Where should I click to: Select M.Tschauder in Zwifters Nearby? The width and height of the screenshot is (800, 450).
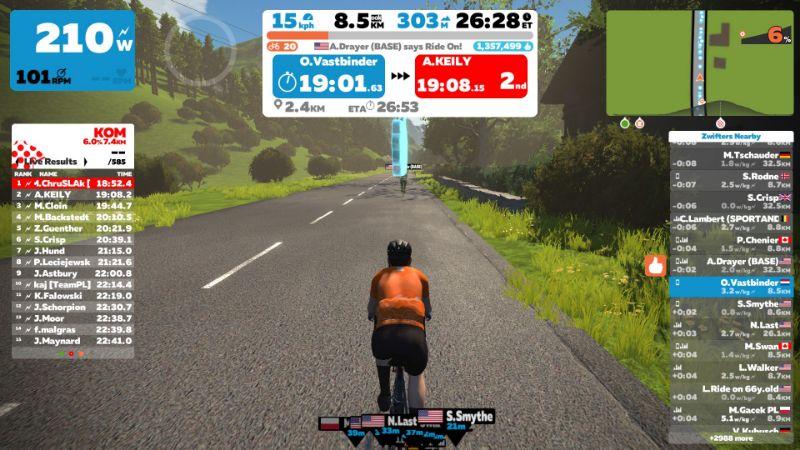coord(730,158)
